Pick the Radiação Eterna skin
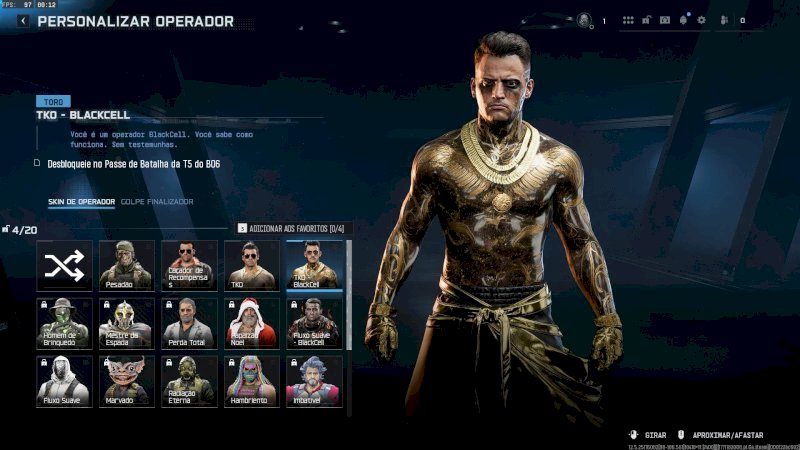800x450 pixels. pos(189,380)
